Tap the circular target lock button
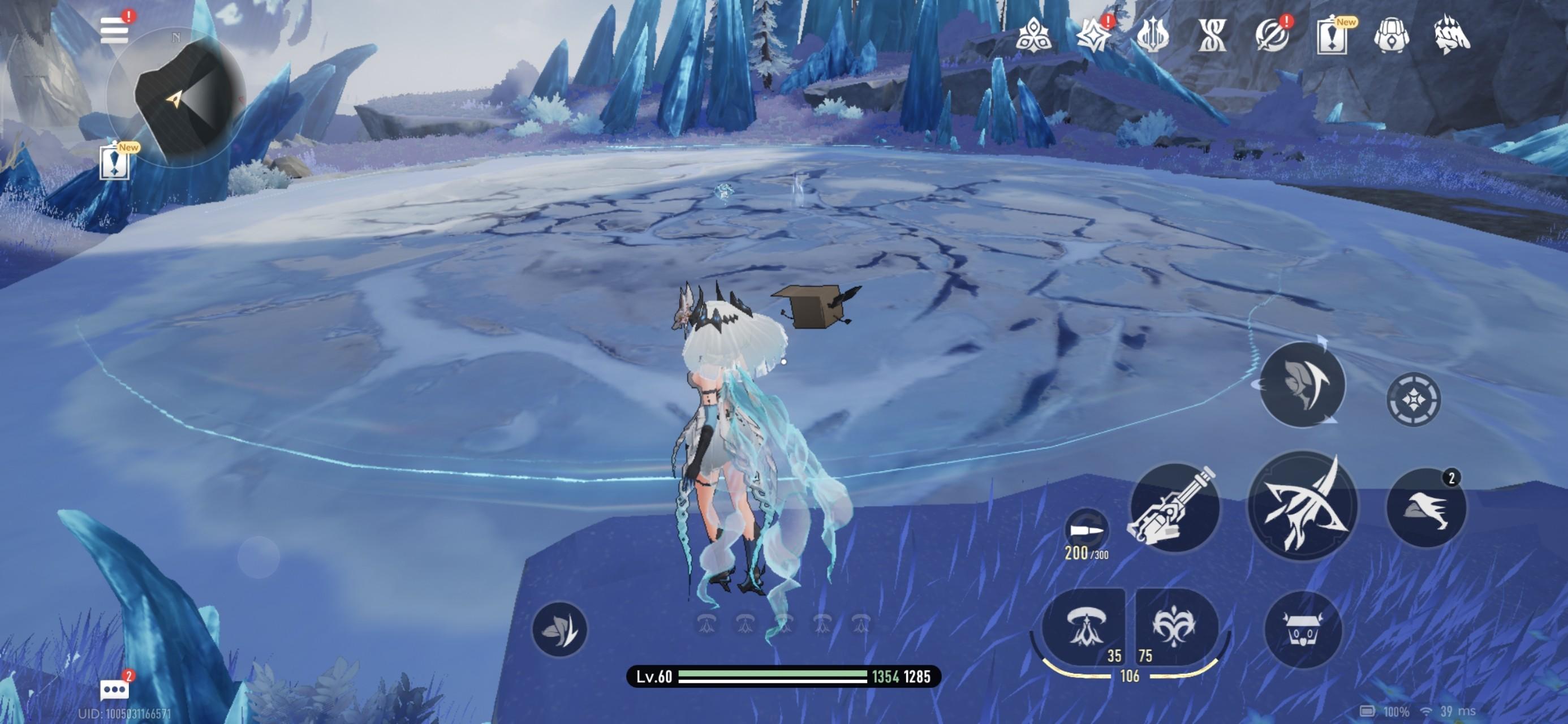Viewport: 1568px width, 724px height. 1414,399
